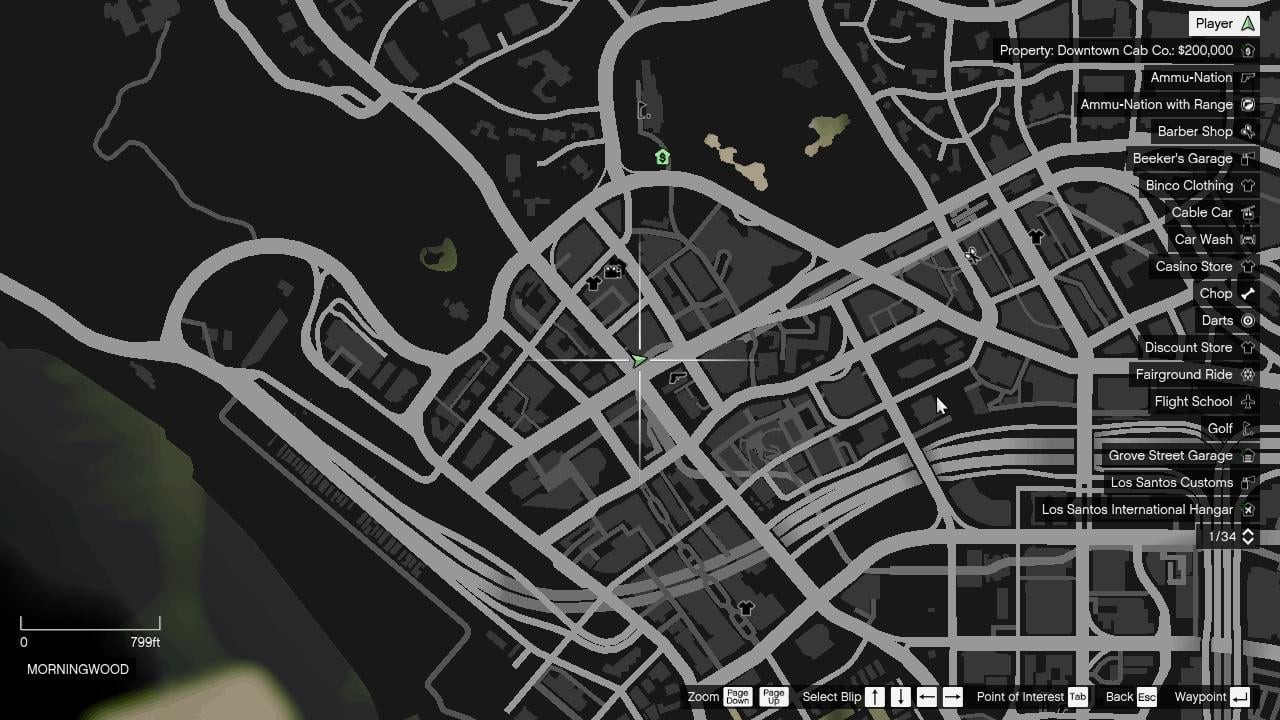The height and width of the screenshot is (720, 1280).
Task: Click the scissors barber blip on the map
Action: pyautogui.click(x=972, y=255)
